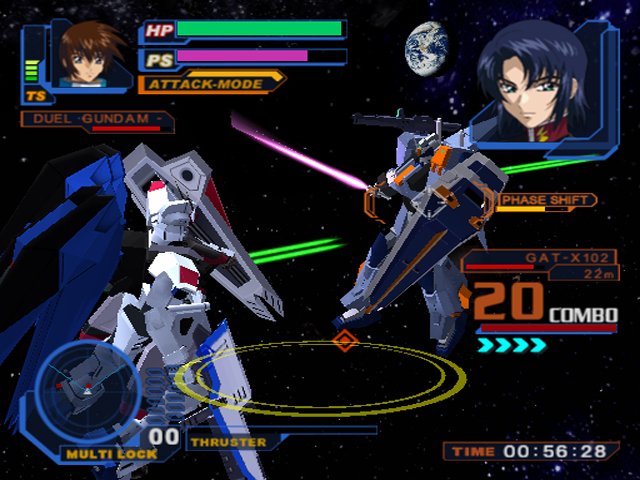Click the circular radar display
The height and width of the screenshot is (480, 640).
click(x=84, y=388)
